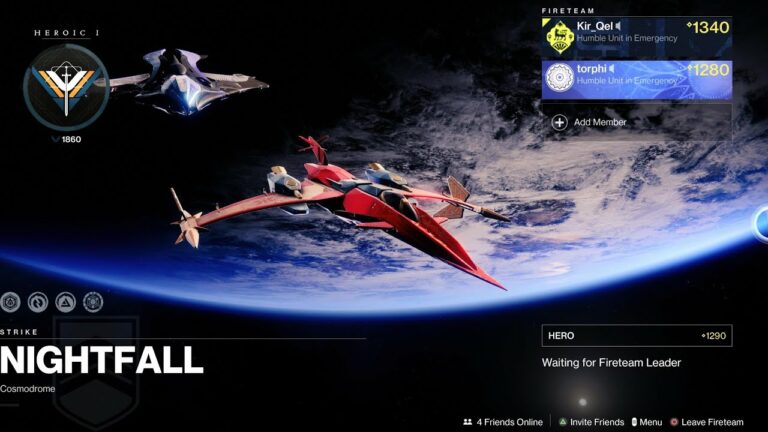
Task: Show the 4 Friends Online roster
Action: pyautogui.click(x=503, y=422)
